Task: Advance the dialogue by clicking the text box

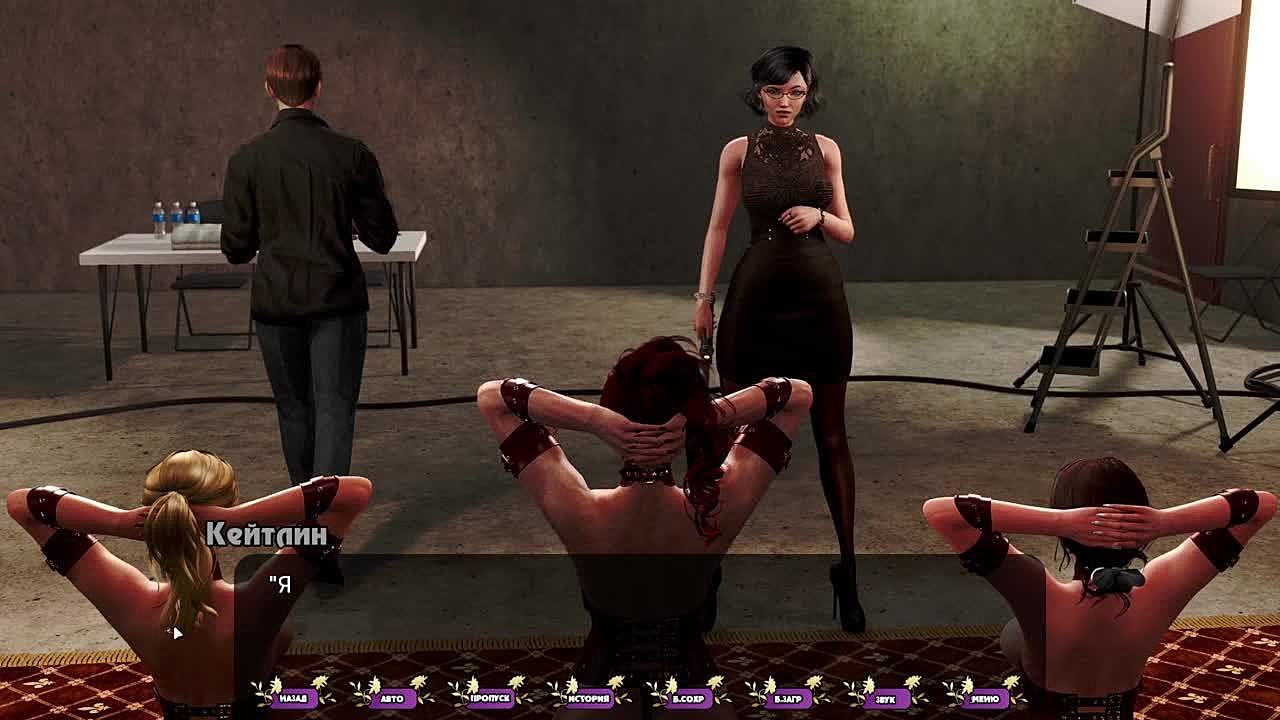Action: click(x=640, y=610)
